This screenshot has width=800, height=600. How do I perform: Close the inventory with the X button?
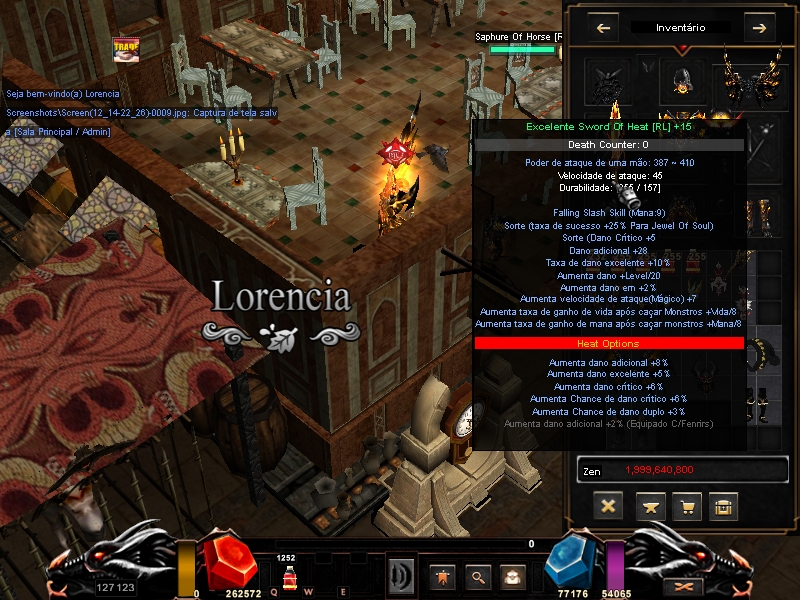607,506
